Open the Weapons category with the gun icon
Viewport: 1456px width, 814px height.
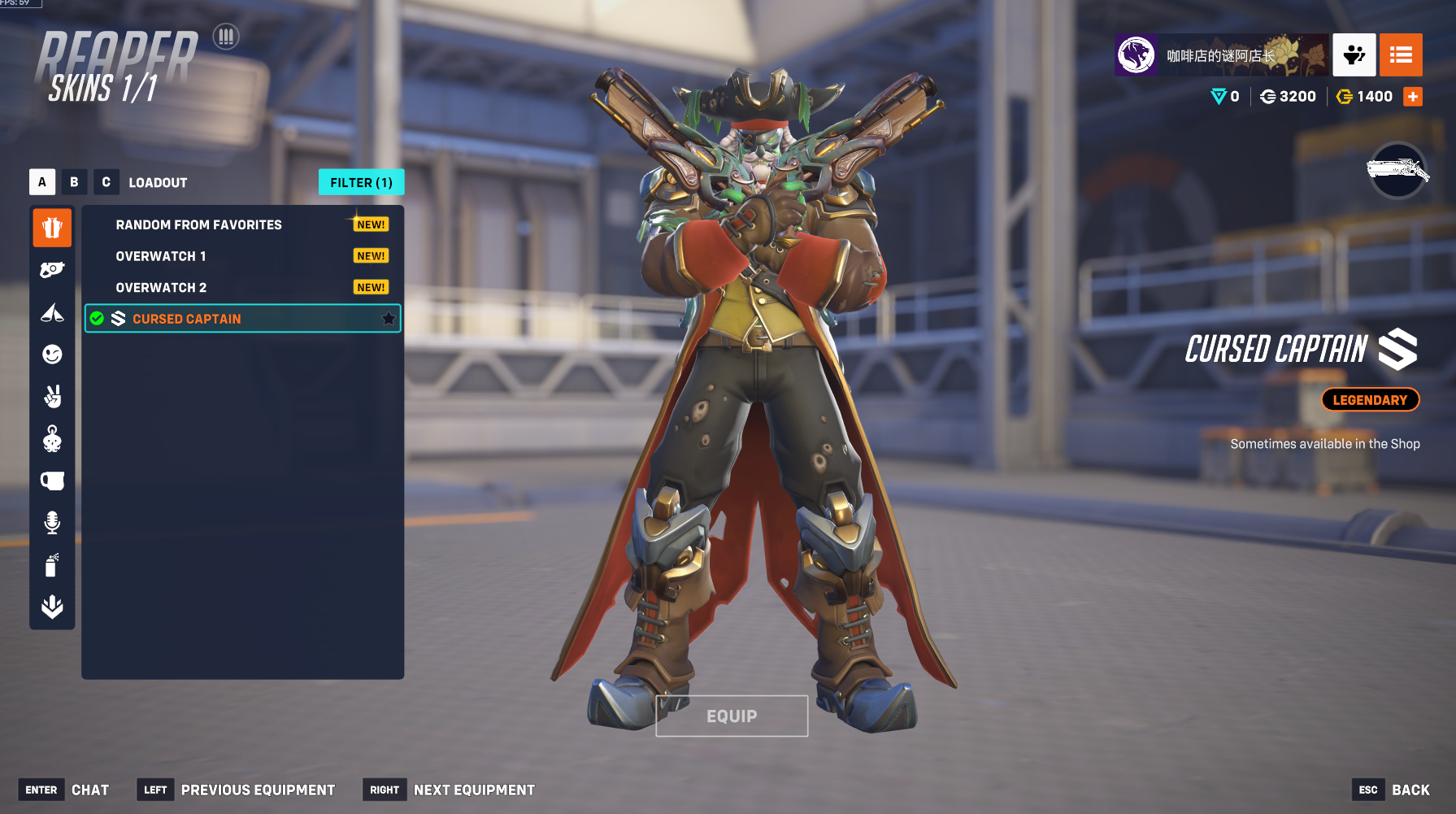point(52,270)
